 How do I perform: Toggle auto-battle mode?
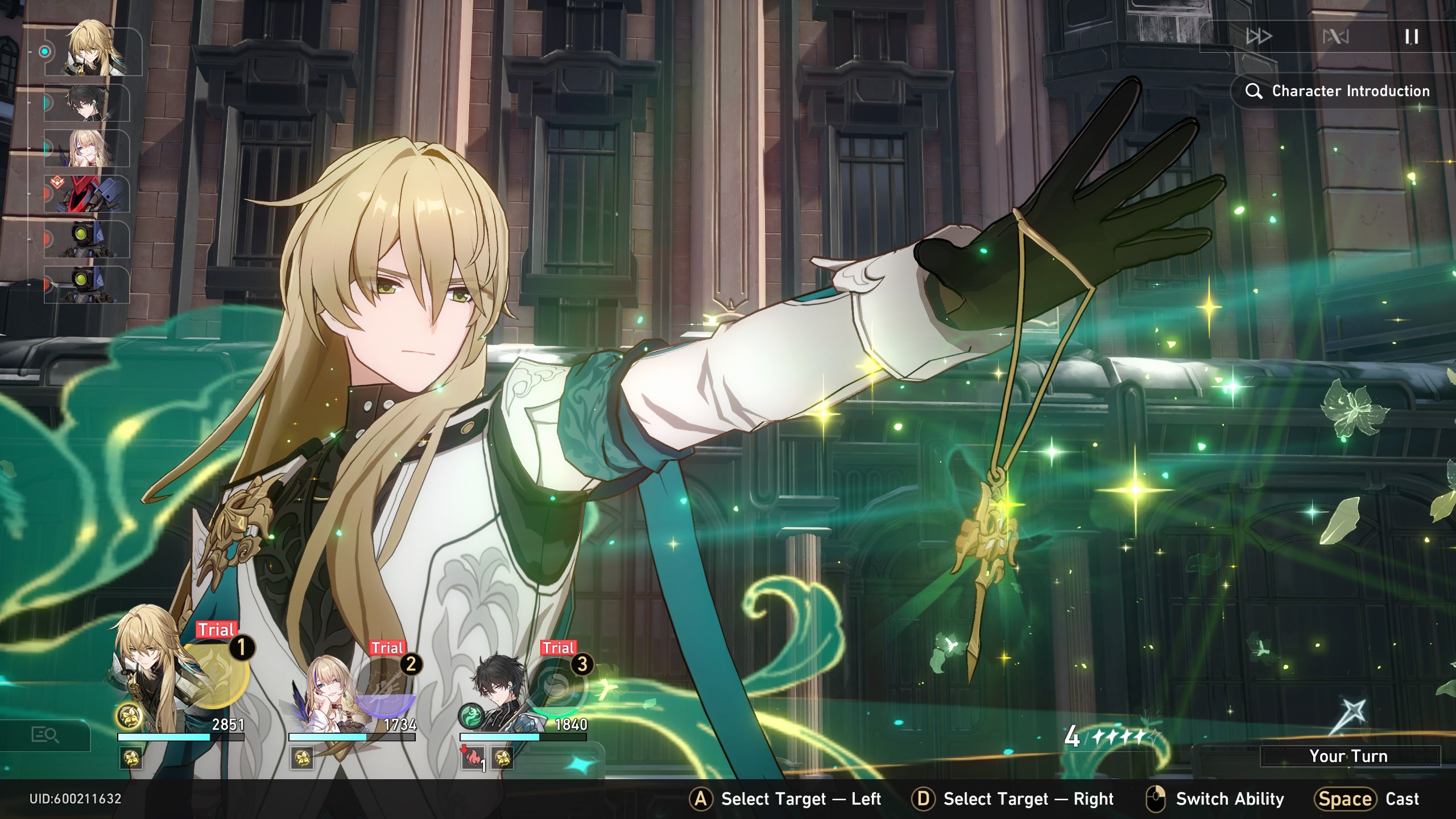point(1335,37)
